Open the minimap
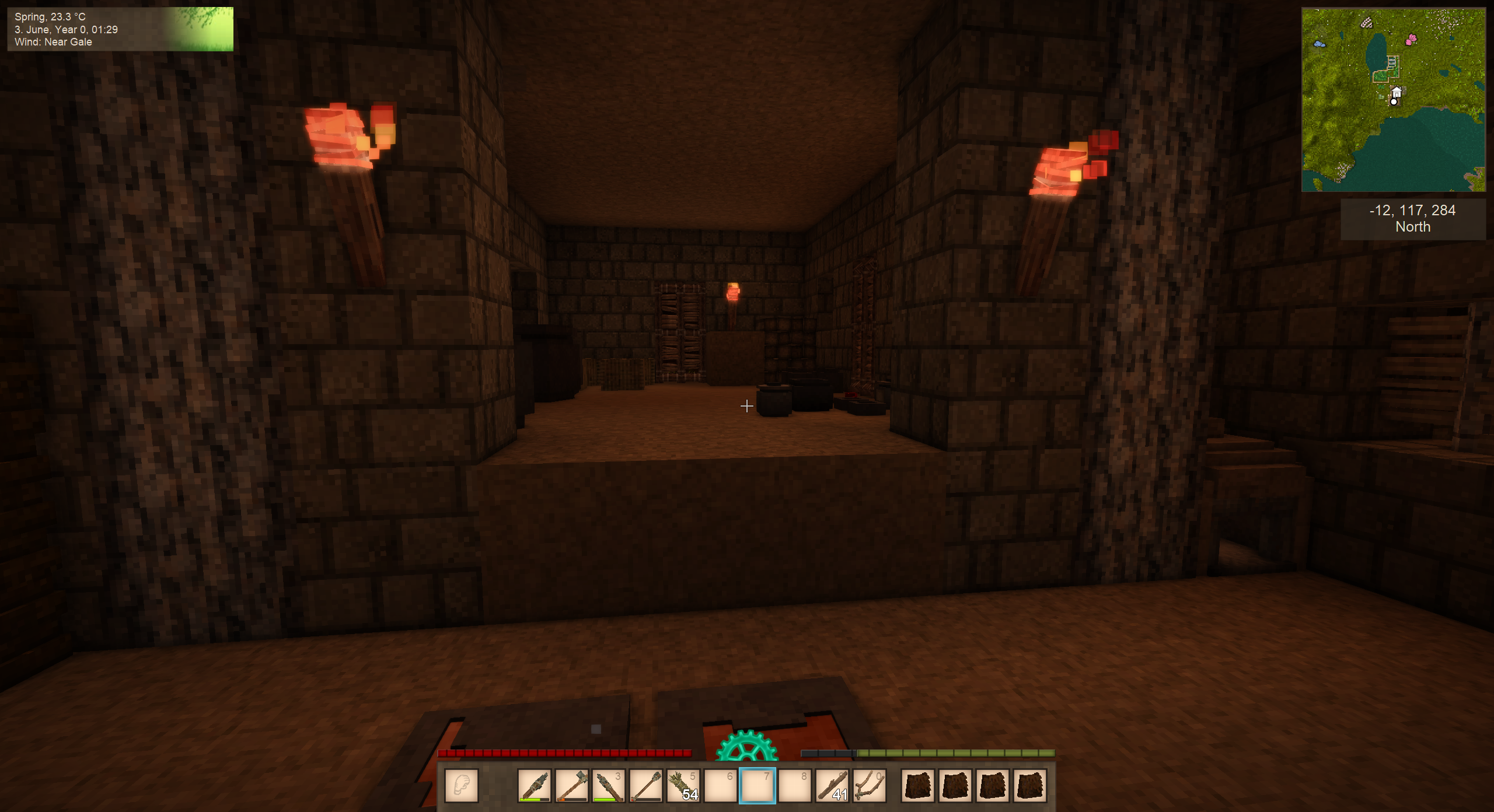 [x=1393, y=100]
